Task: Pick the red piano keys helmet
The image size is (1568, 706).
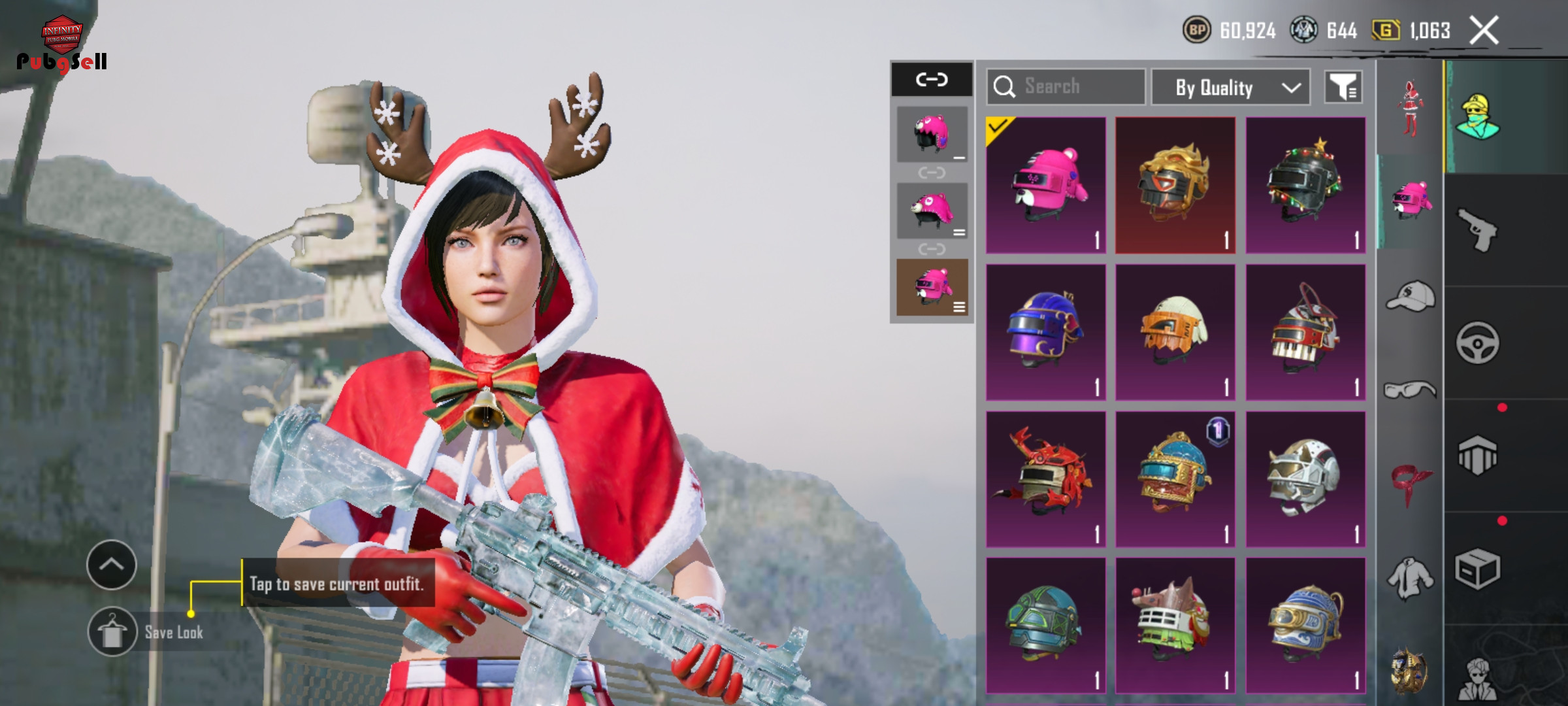Action: (x=1305, y=332)
